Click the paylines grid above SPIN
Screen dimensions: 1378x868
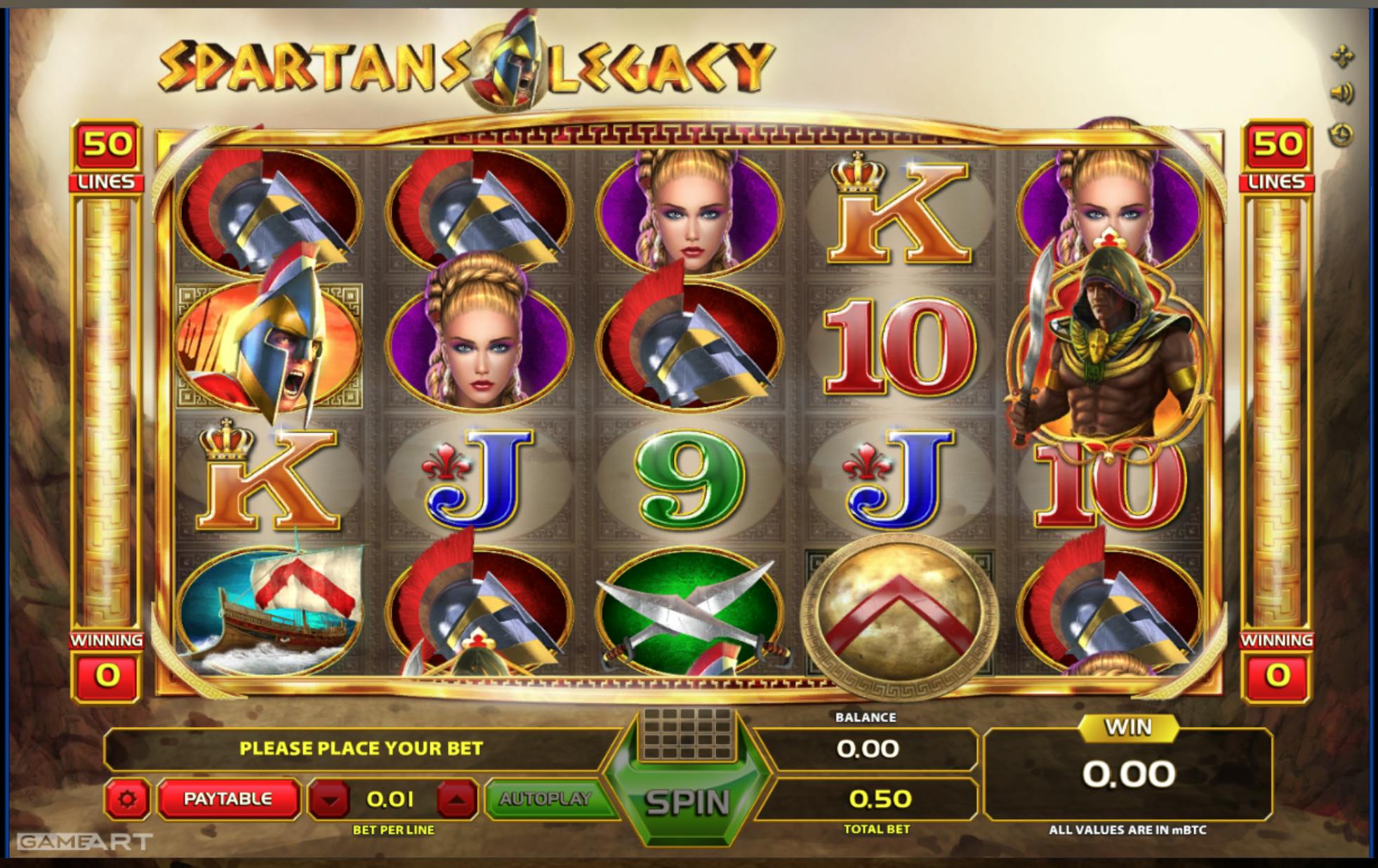point(687,733)
